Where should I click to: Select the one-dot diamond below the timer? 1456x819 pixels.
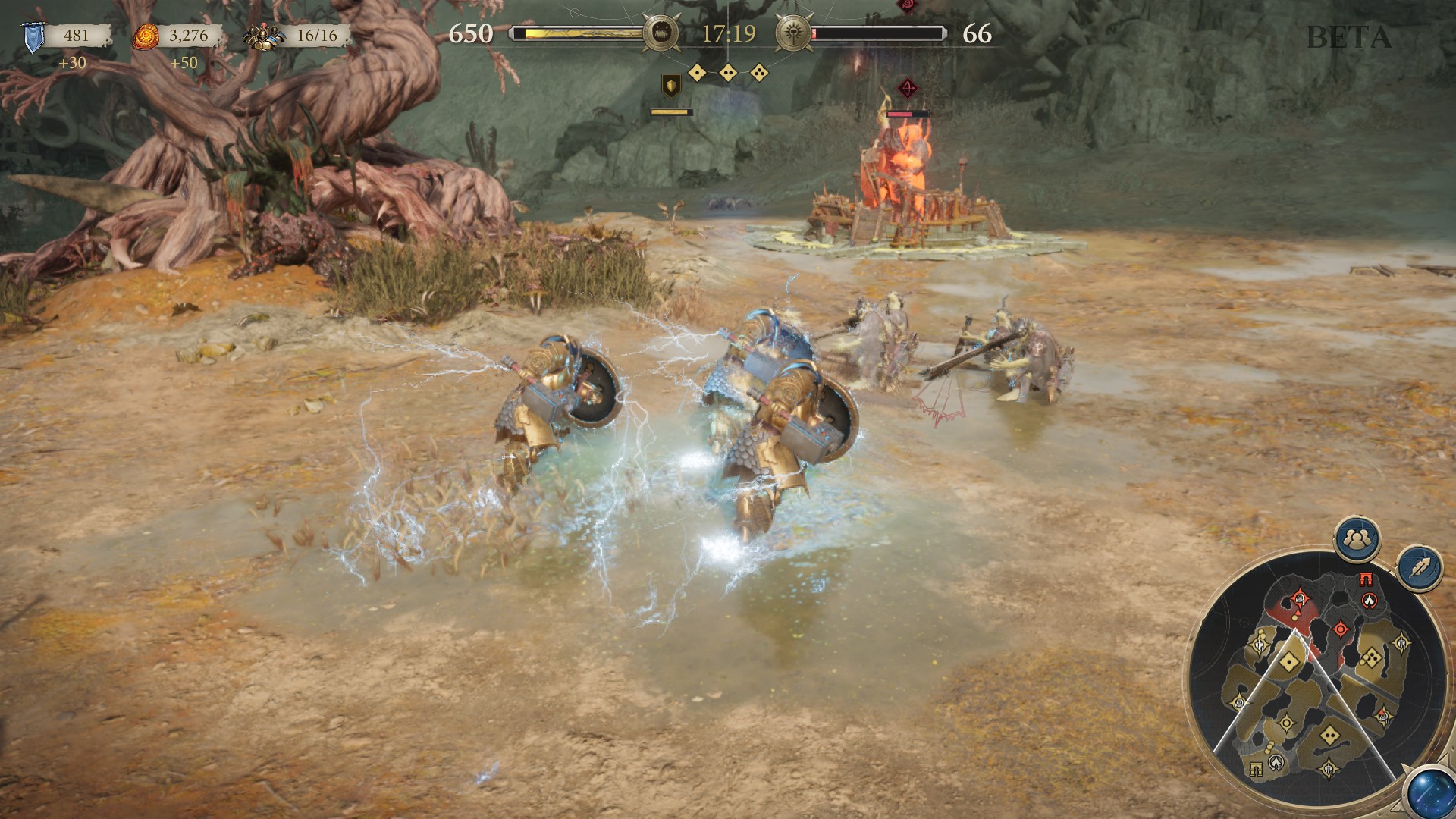(697, 73)
